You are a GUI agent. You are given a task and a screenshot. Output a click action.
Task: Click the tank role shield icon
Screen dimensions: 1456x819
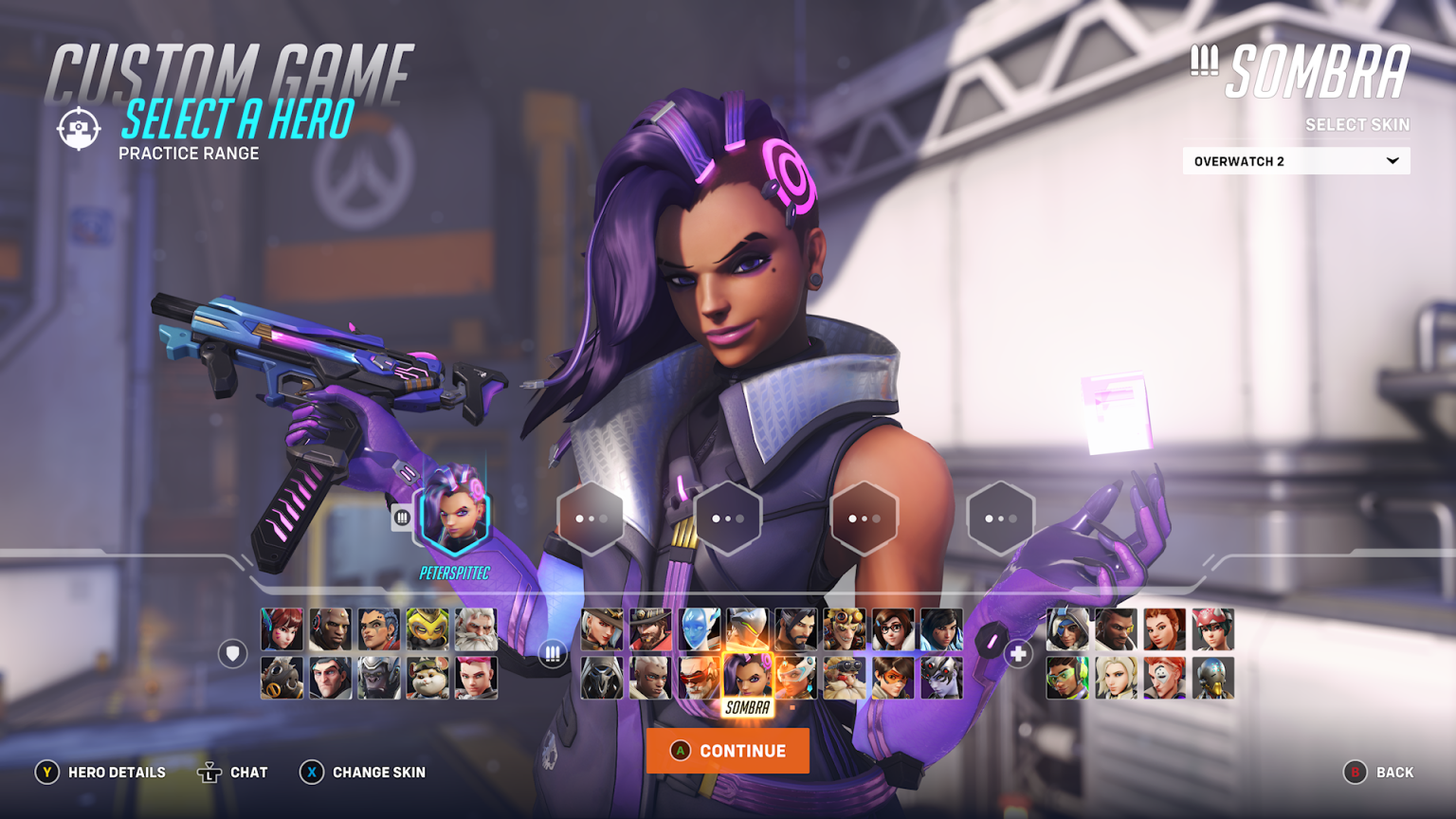pyautogui.click(x=230, y=654)
